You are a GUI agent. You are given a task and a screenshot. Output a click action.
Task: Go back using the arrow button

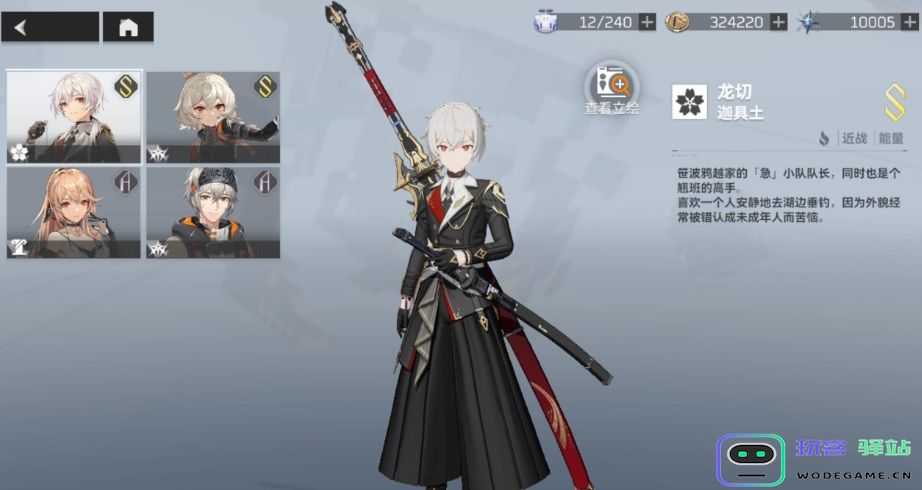pos(50,27)
